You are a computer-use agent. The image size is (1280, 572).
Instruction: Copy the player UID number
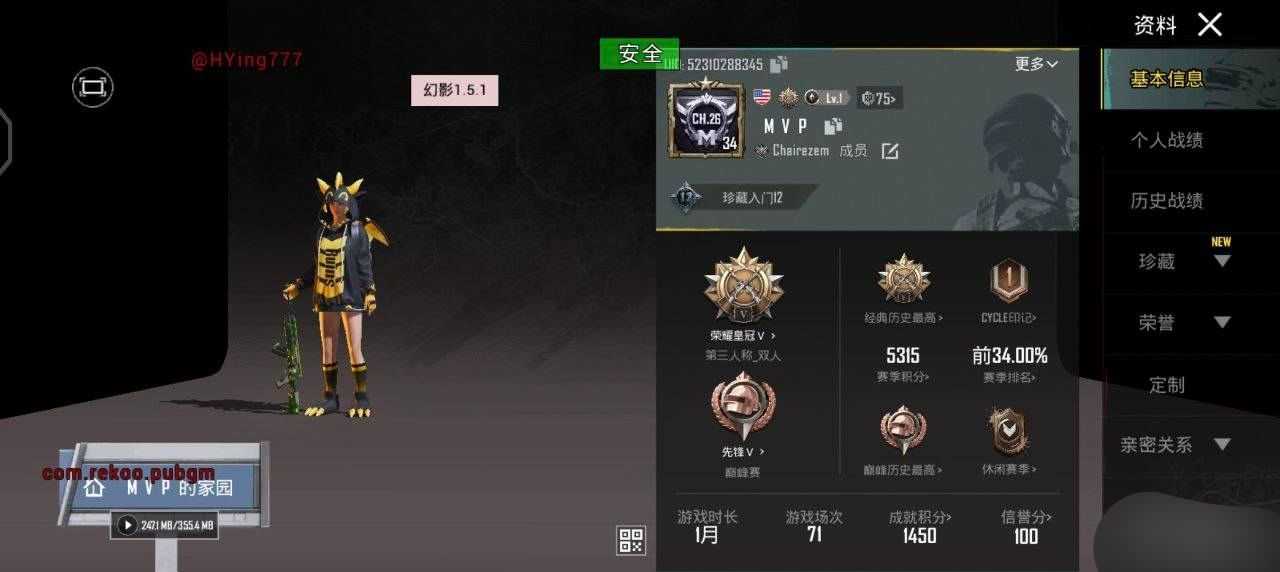tap(779, 64)
